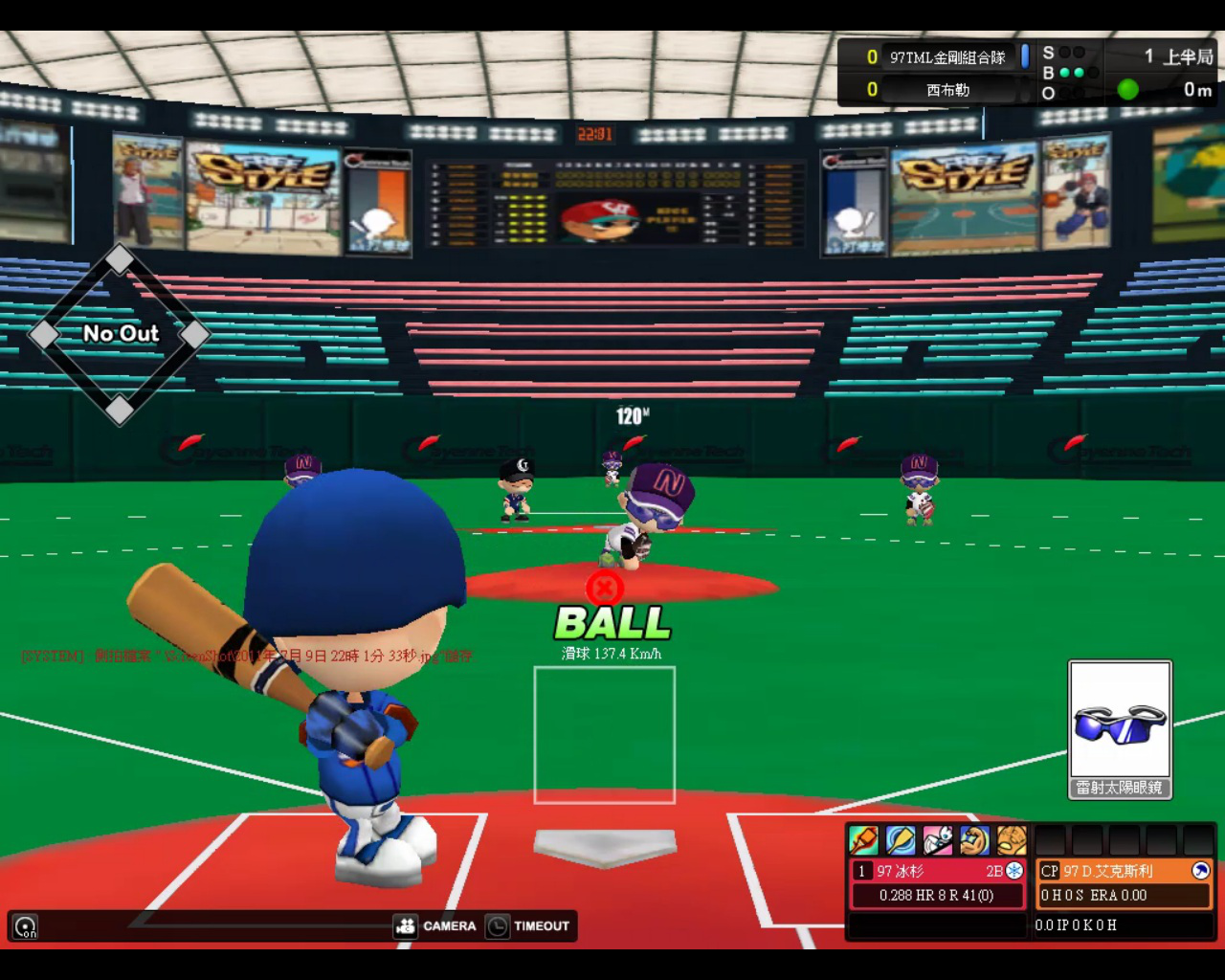Click the No Out base diamond indicator
Viewport: 1225px width, 980px height.
[120, 334]
